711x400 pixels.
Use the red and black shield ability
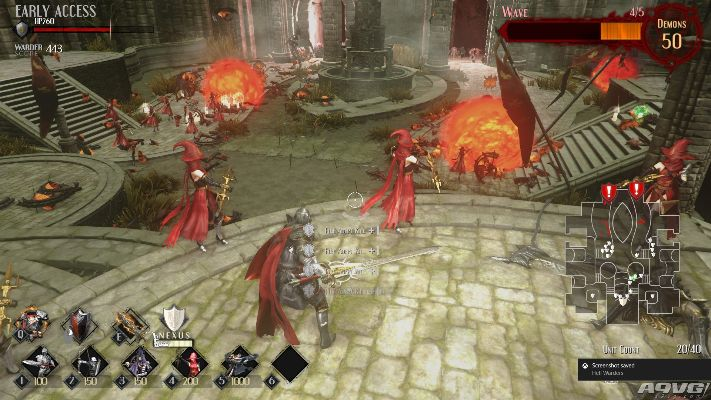[x=79, y=323]
